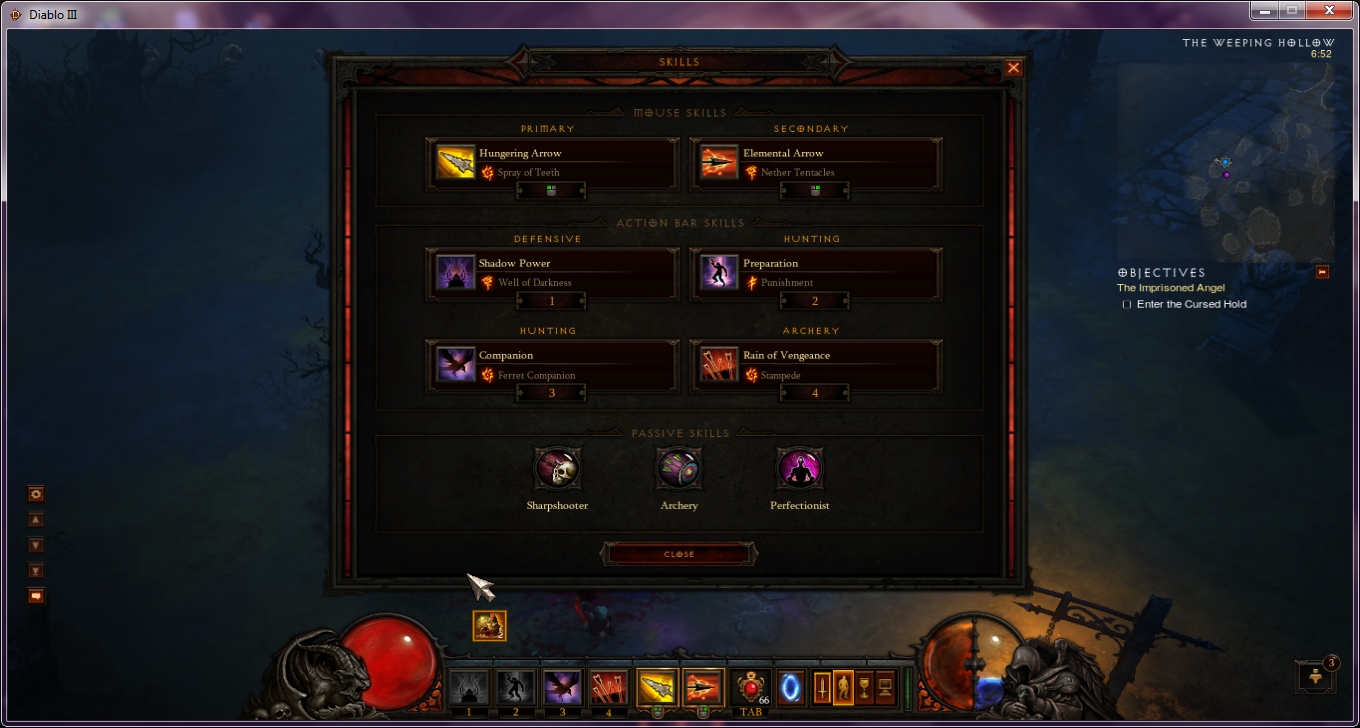Image resolution: width=1360 pixels, height=728 pixels.
Task: Activate the blue Town Portal icon
Action: (x=791, y=687)
